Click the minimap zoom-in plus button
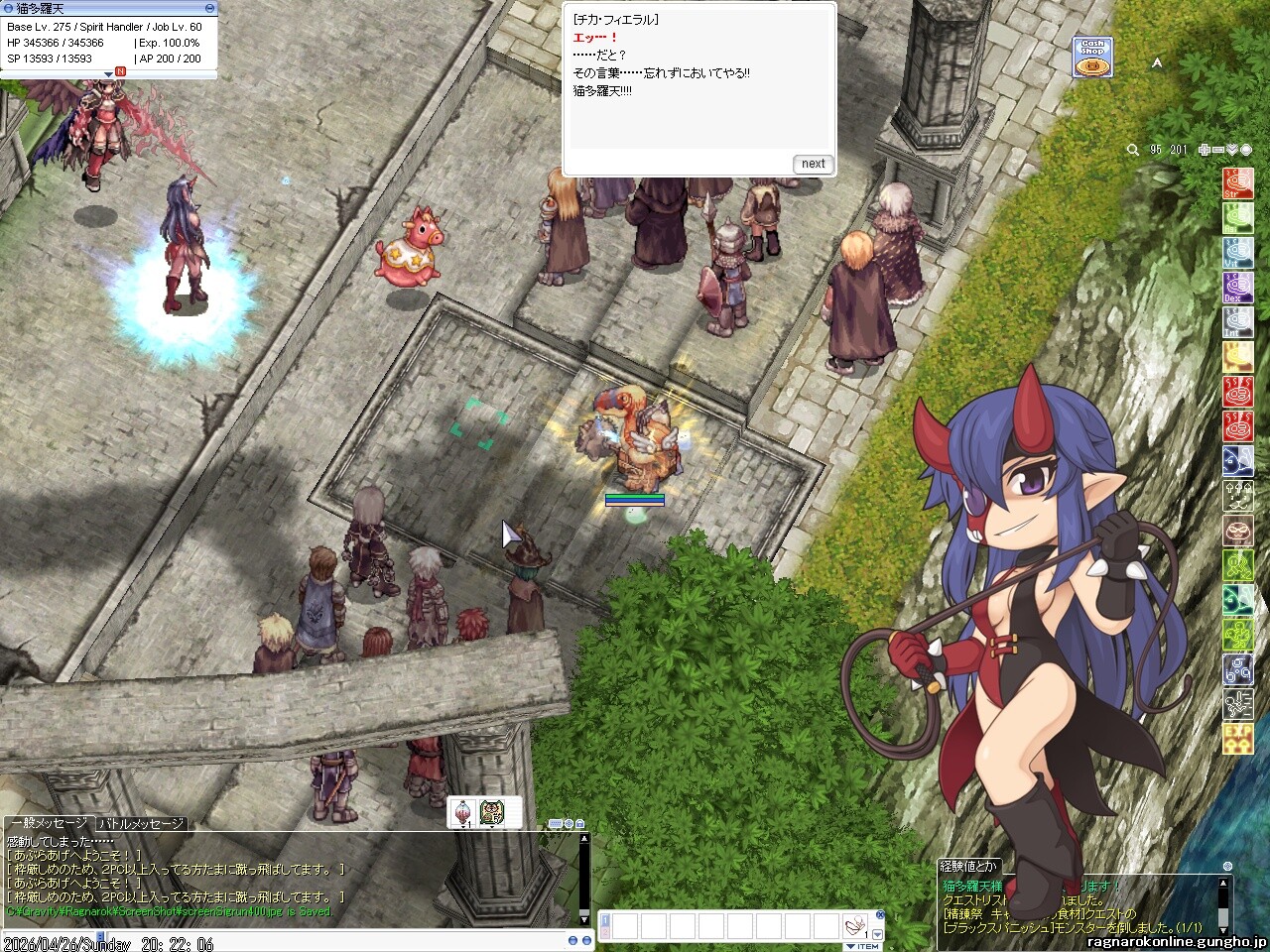1270x952 pixels. pos(1205,150)
